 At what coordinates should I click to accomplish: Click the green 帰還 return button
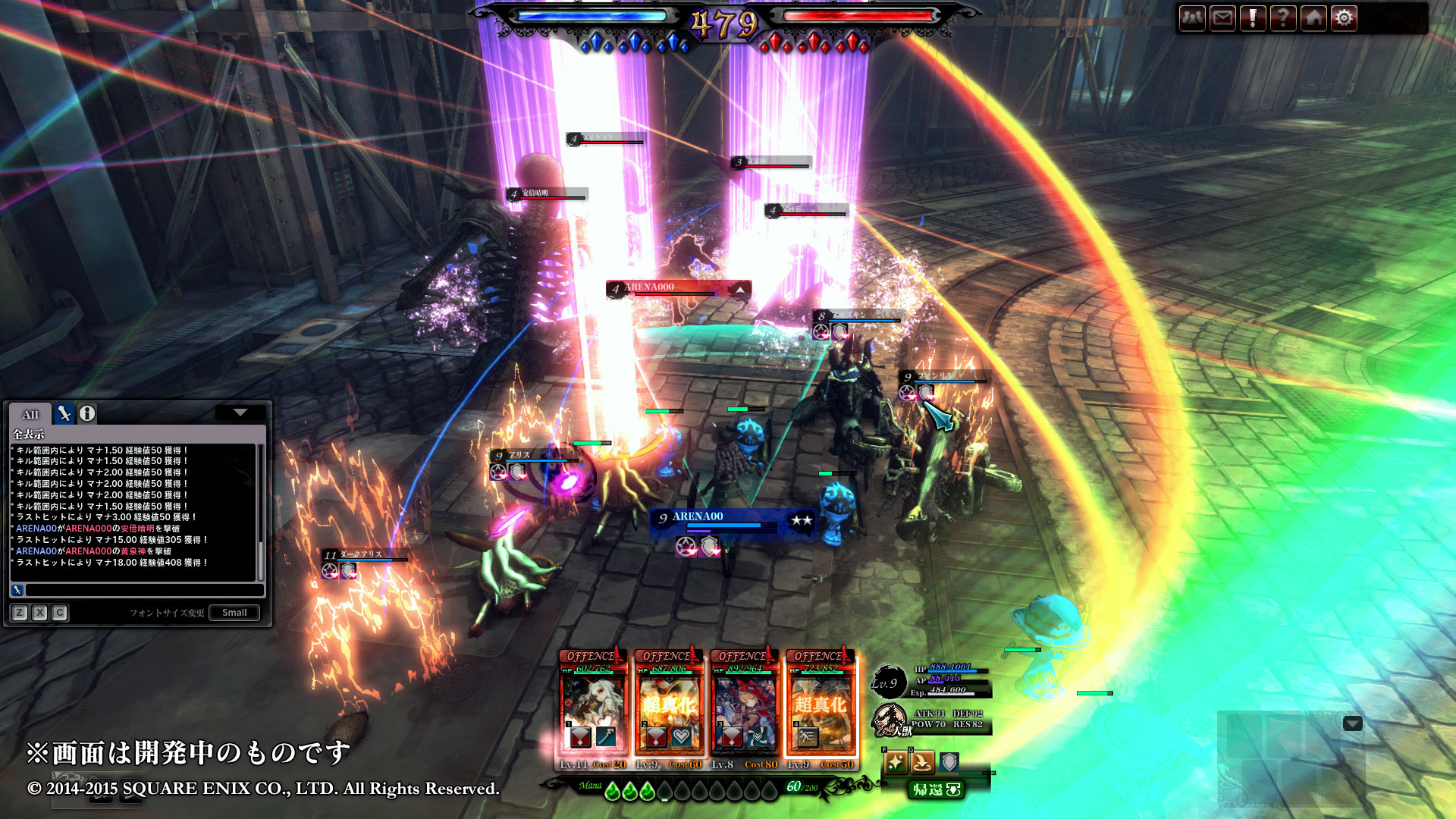point(937,790)
